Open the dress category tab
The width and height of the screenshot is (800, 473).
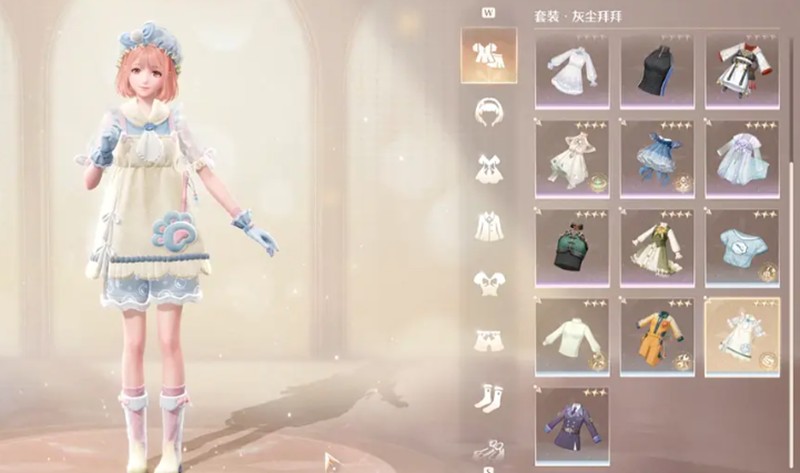pyautogui.click(x=489, y=168)
